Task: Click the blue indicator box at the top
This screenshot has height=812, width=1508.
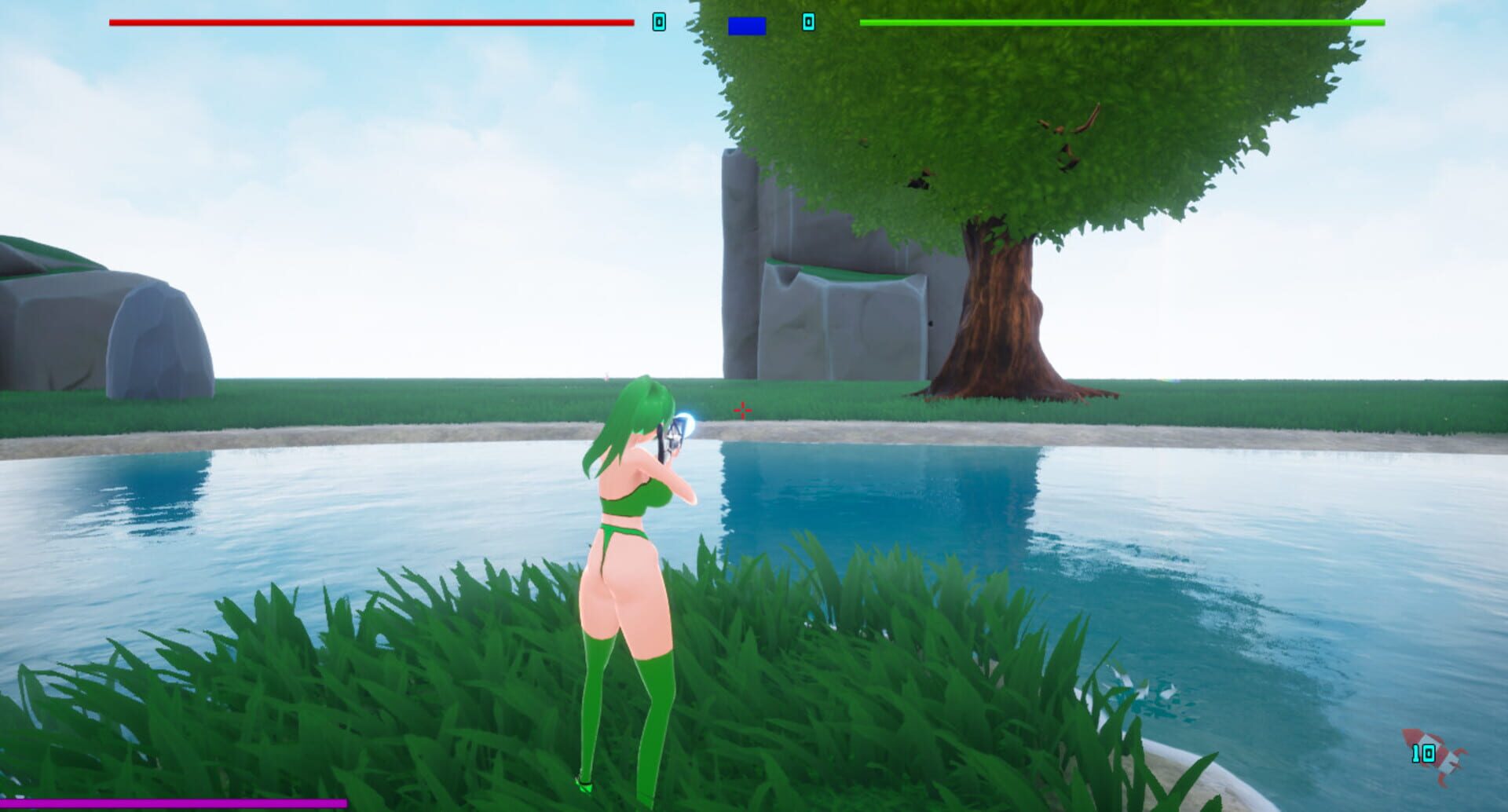Action: 746,25
